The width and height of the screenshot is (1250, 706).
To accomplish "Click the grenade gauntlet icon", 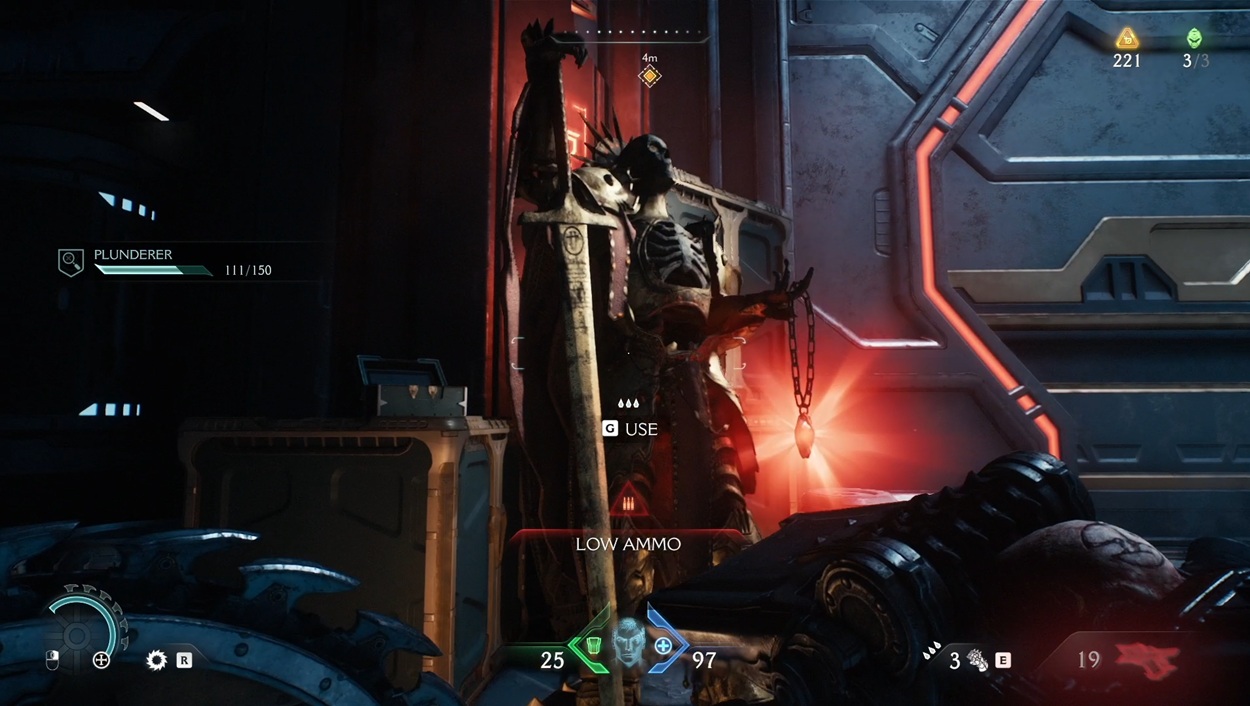I will [x=977, y=660].
